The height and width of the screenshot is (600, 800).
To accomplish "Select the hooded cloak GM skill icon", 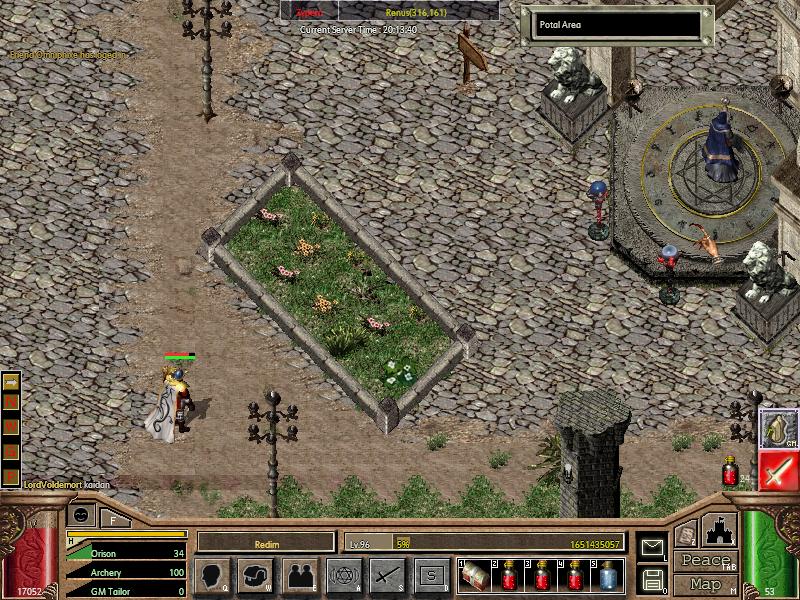I will [778, 428].
